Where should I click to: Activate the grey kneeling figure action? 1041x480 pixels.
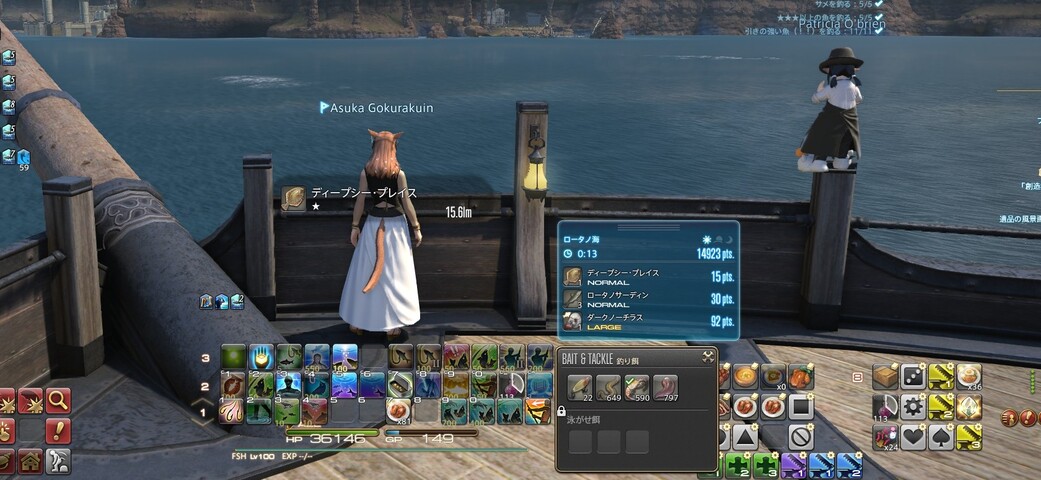(58, 461)
